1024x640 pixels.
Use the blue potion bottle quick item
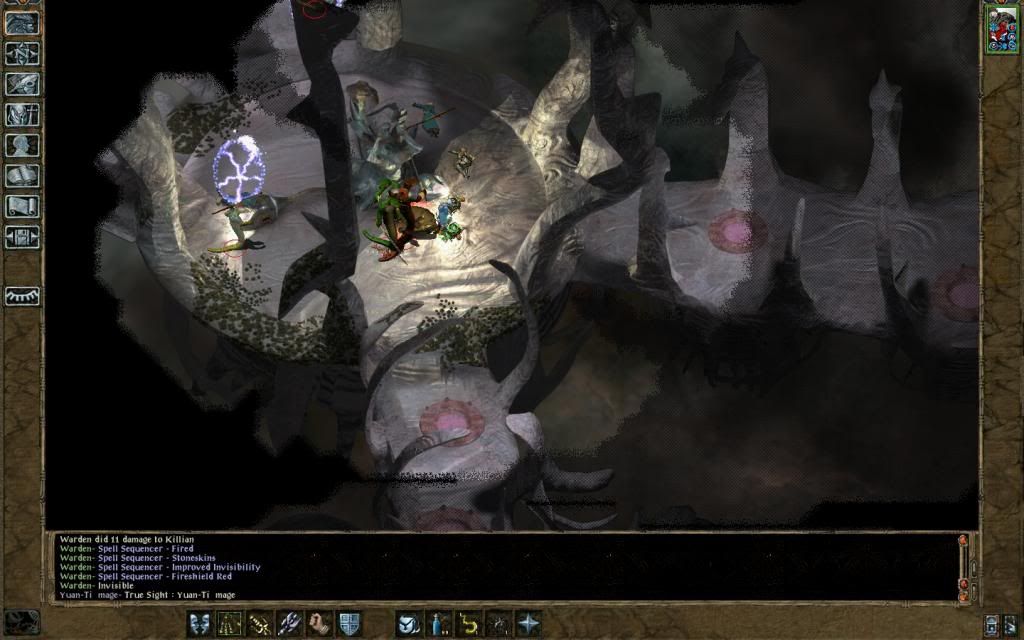[x=438, y=623]
